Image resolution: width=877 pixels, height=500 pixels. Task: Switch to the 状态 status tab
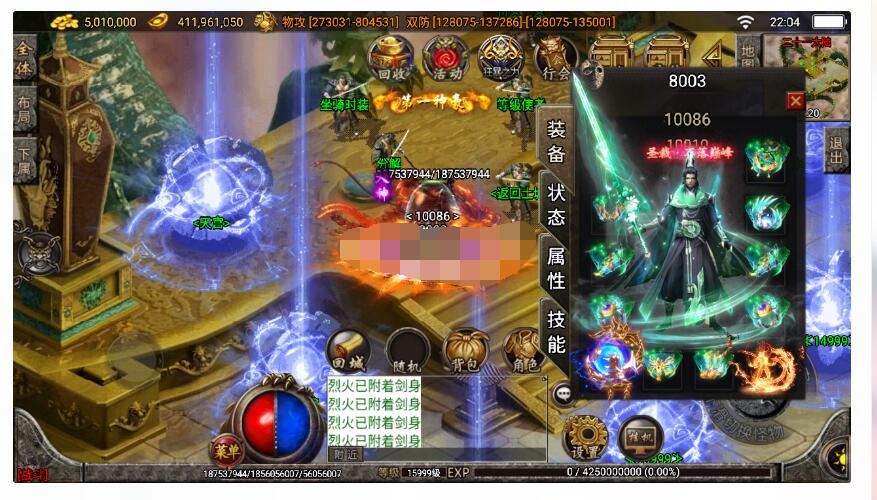pyautogui.click(x=556, y=205)
